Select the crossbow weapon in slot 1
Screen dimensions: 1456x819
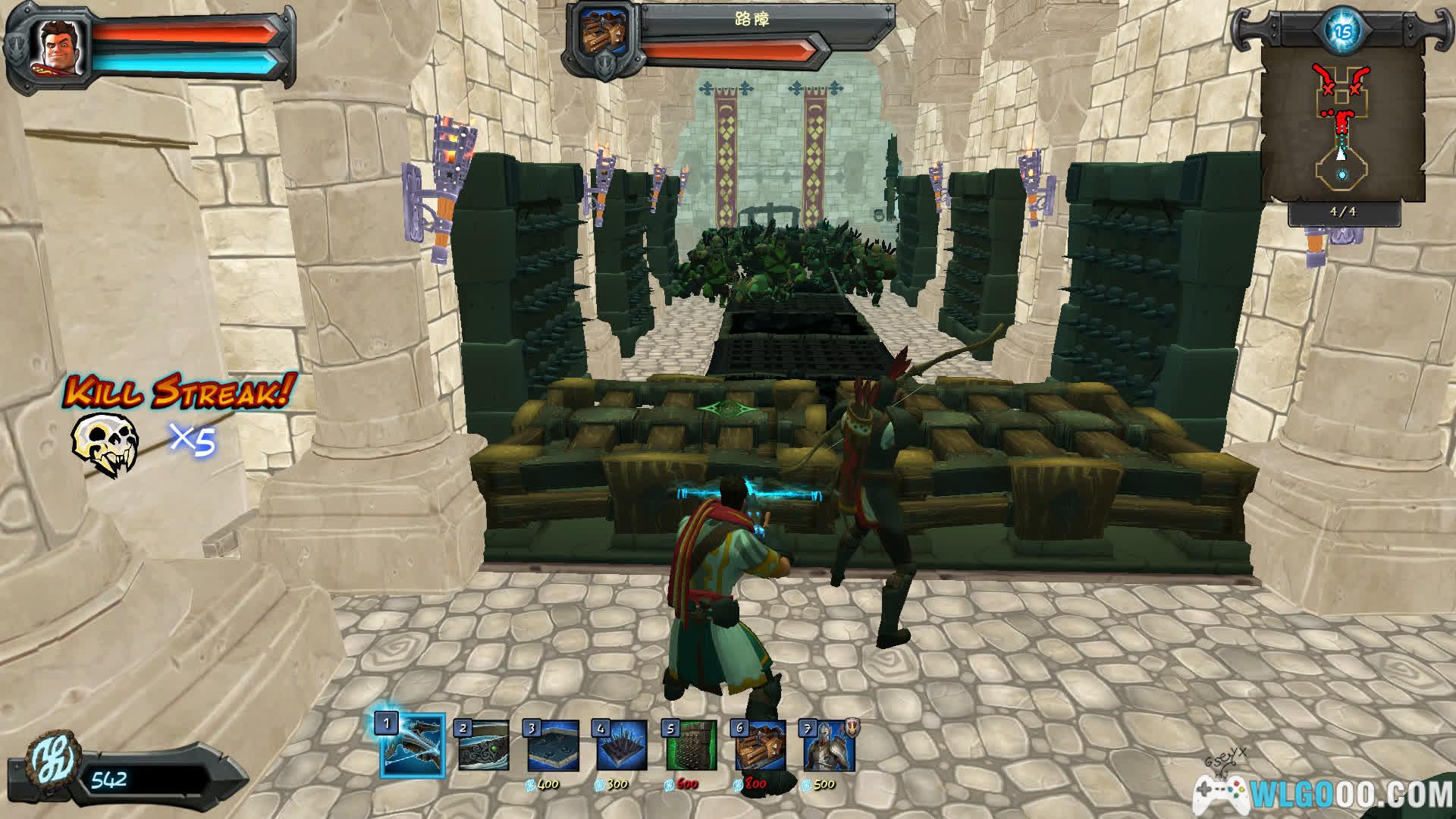click(x=413, y=747)
